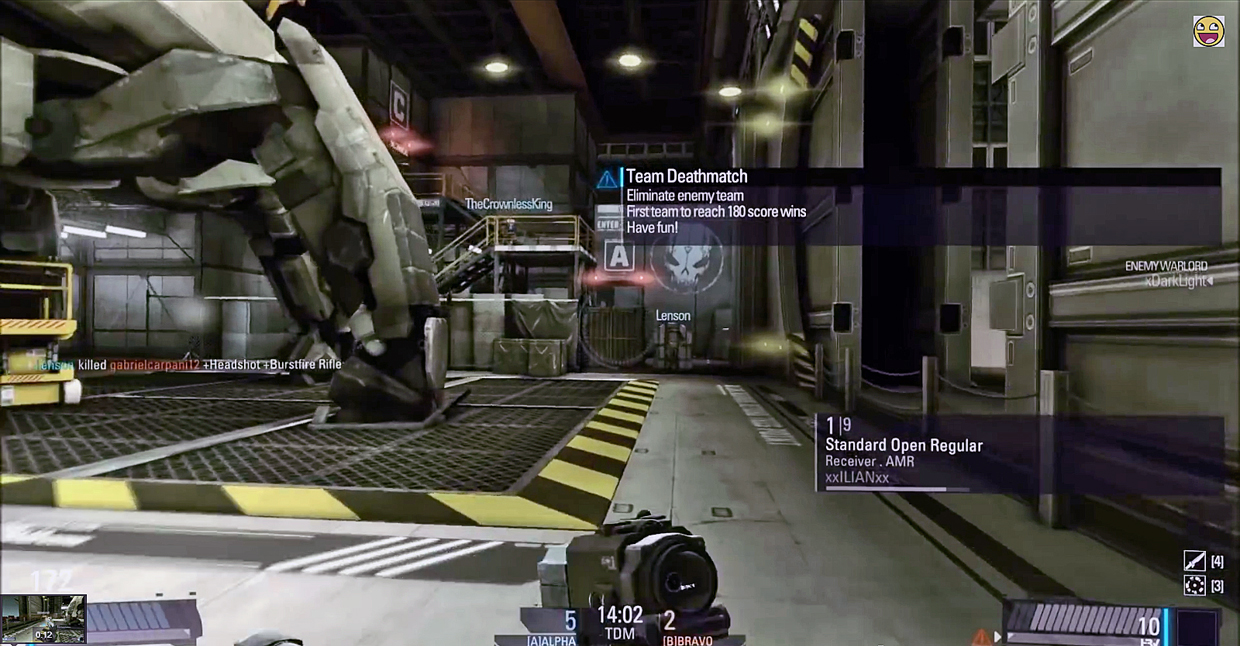Click the smiley face emoji overlay icon
Image resolution: width=1240 pixels, height=646 pixels.
tap(1208, 31)
